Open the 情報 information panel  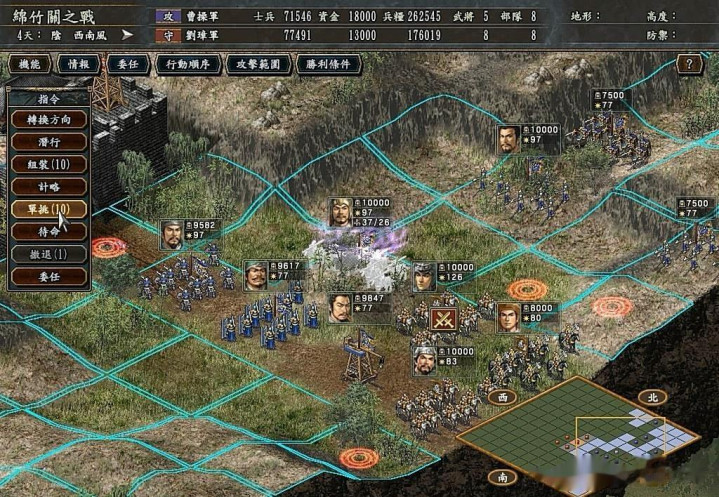tap(78, 64)
